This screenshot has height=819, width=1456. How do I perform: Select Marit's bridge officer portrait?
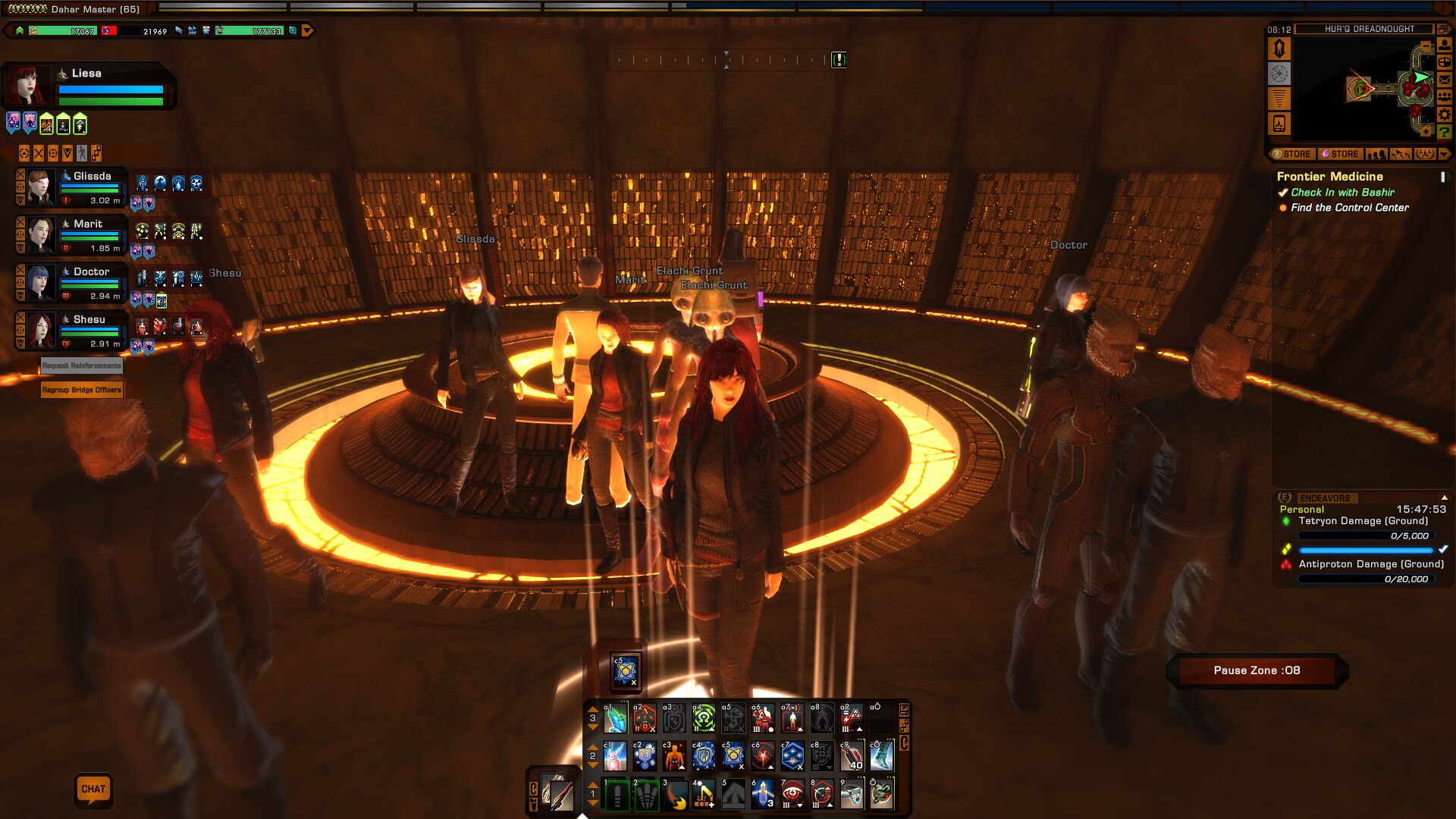click(40, 235)
